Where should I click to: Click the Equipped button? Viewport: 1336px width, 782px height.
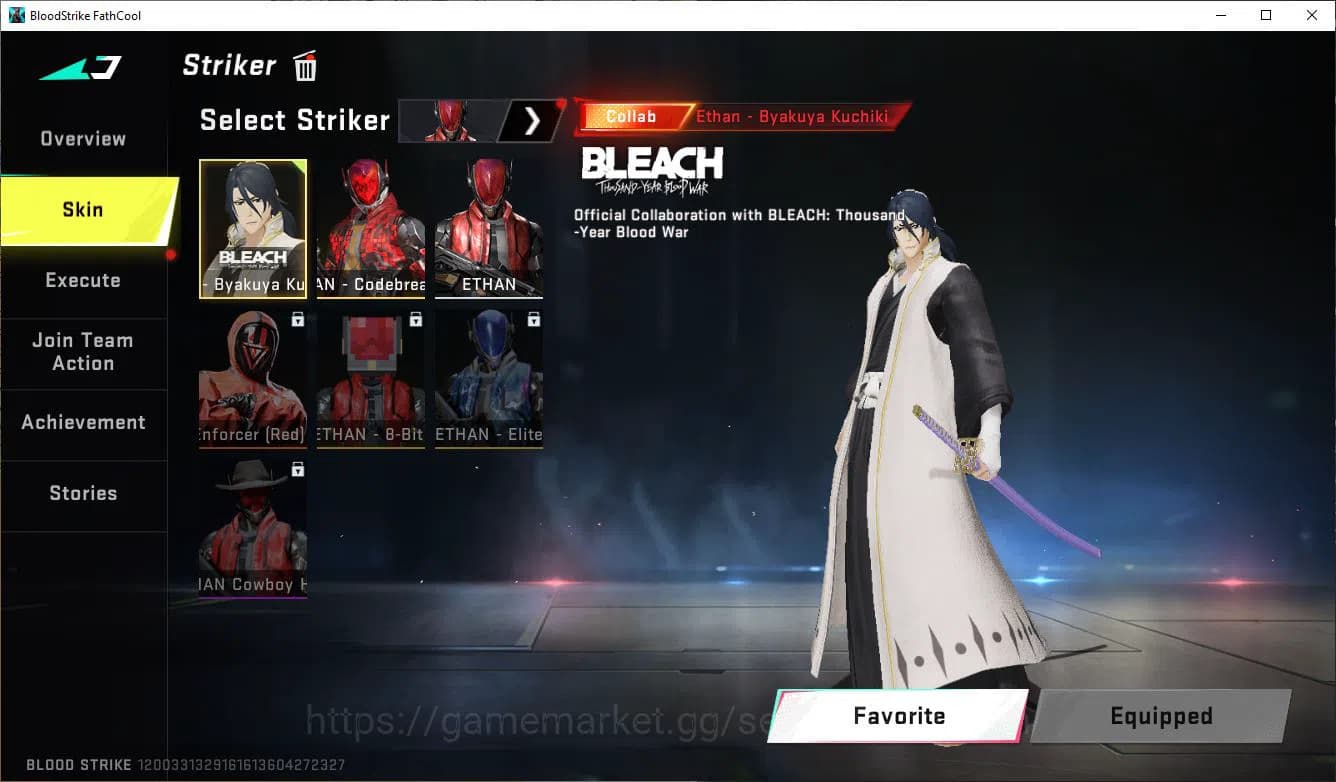1160,716
